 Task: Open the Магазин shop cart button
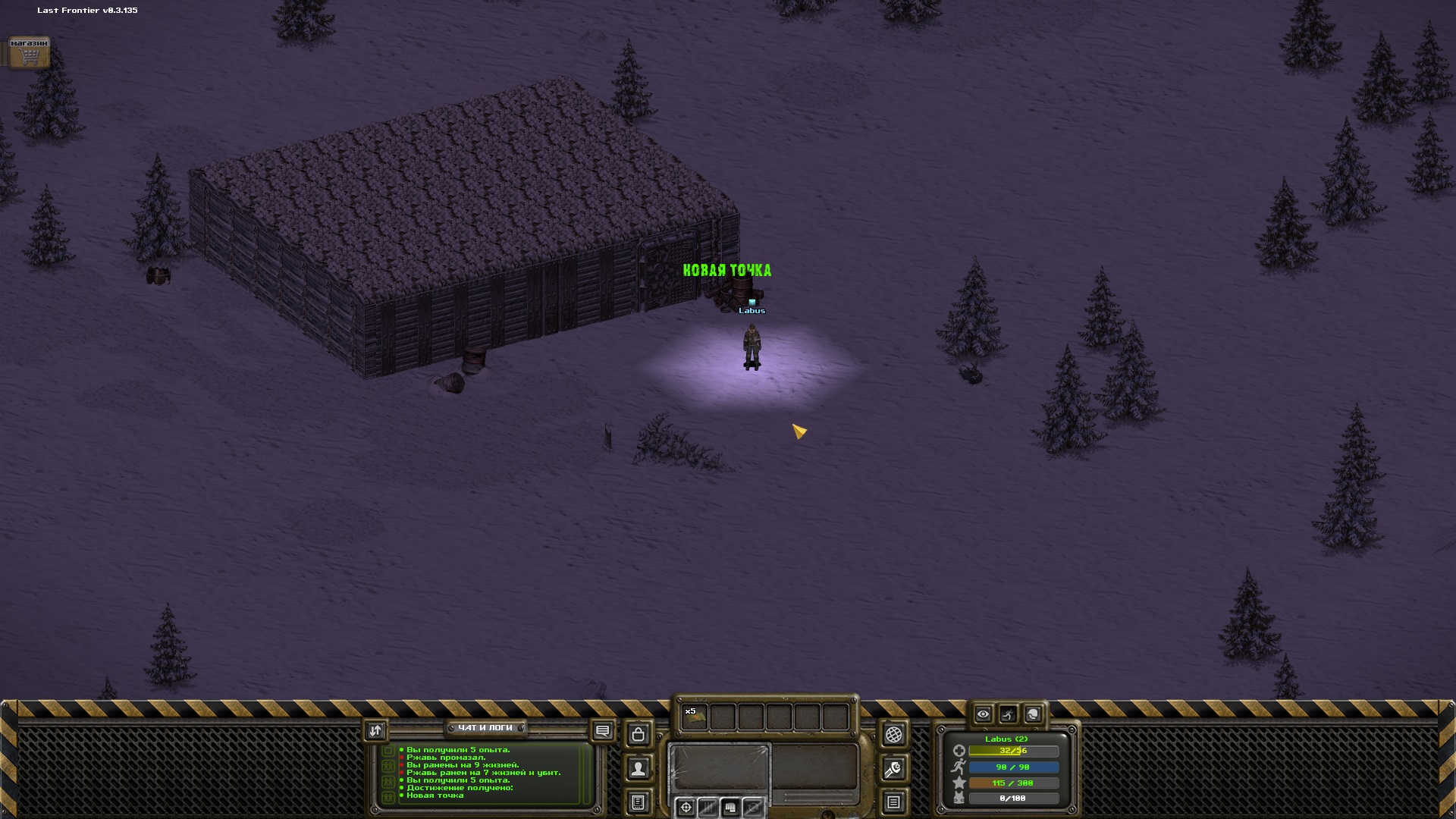29,53
